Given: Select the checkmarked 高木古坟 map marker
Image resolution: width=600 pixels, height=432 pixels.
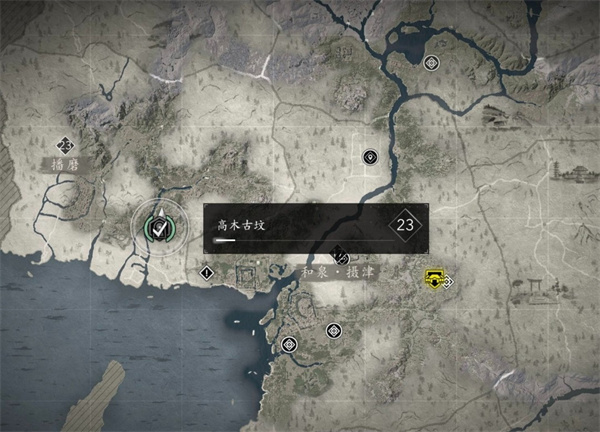Looking at the screenshot, I should click(x=159, y=224).
